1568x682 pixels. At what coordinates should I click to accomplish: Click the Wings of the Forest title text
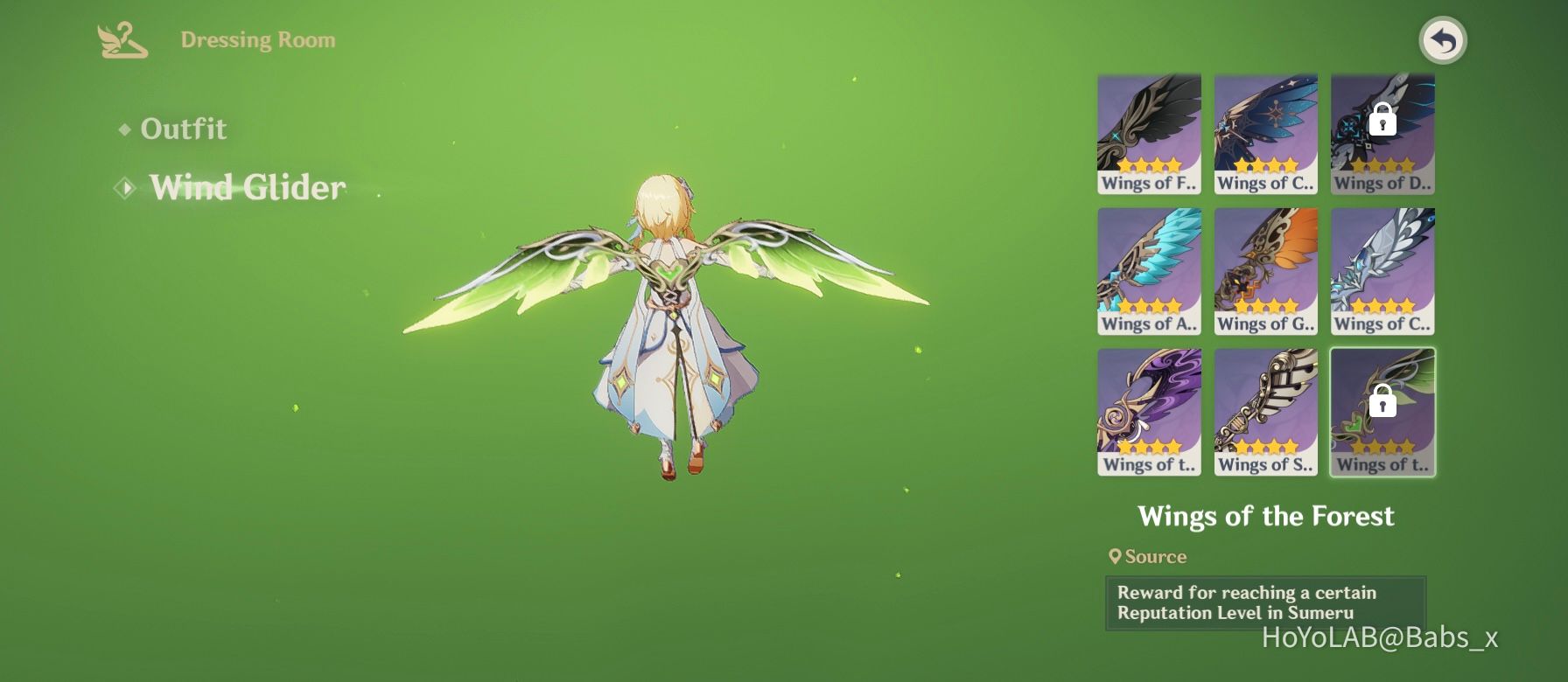pyautogui.click(x=1267, y=516)
